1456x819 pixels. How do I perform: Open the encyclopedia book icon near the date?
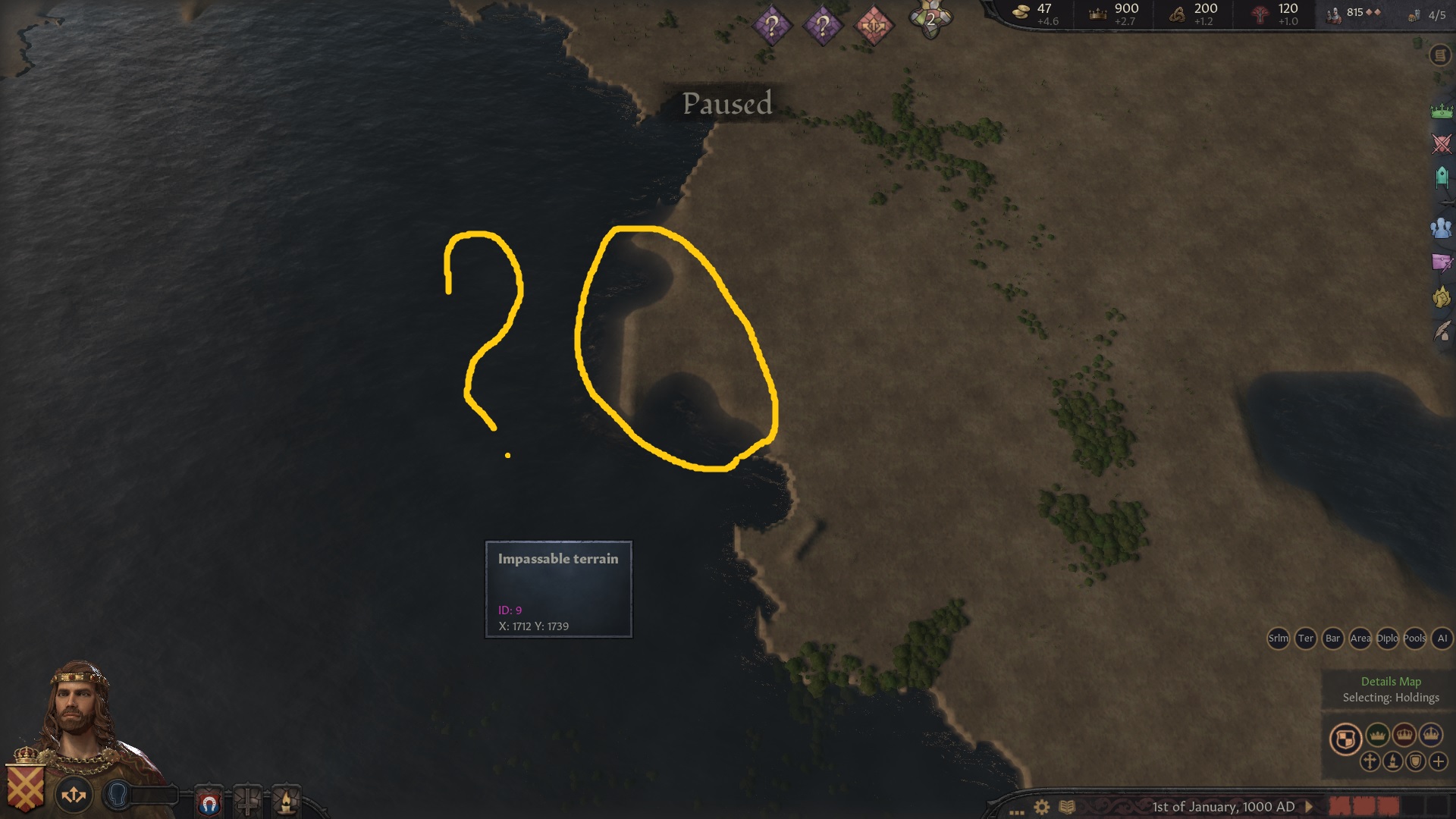[1068, 806]
